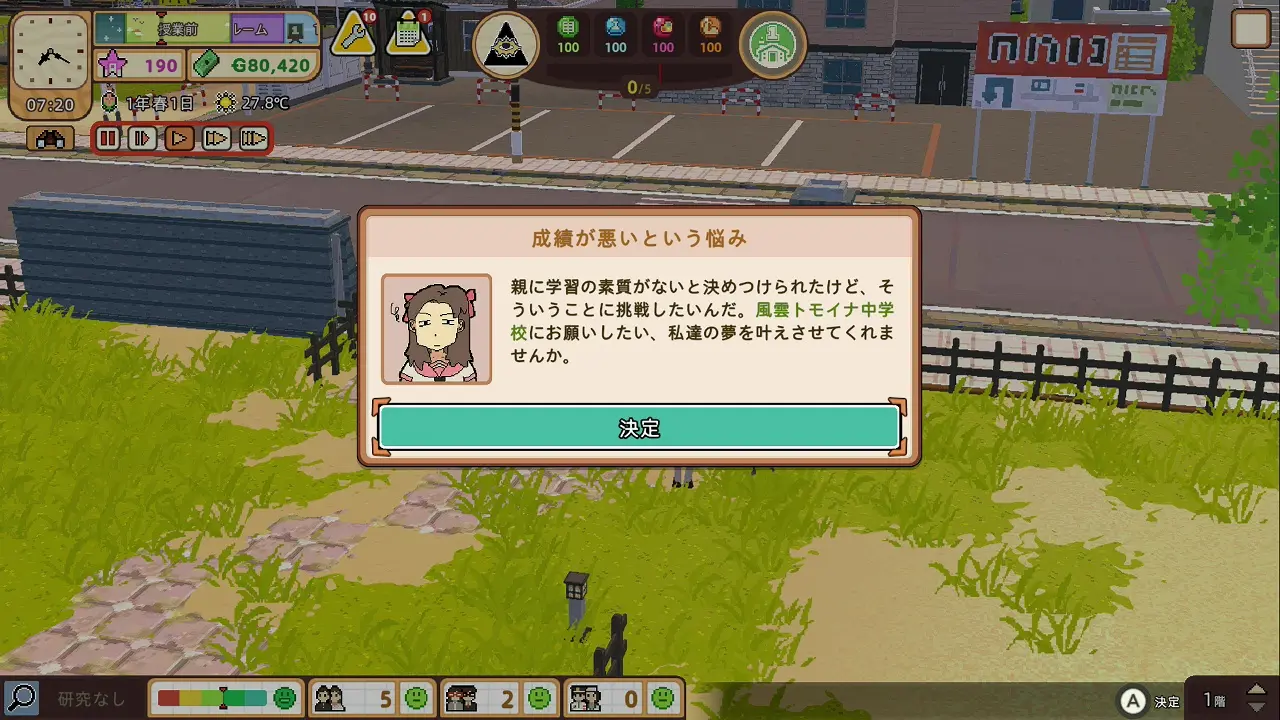The width and height of the screenshot is (1280, 720).
Task: Click the 授業前 schedule banner
Action: point(178,30)
